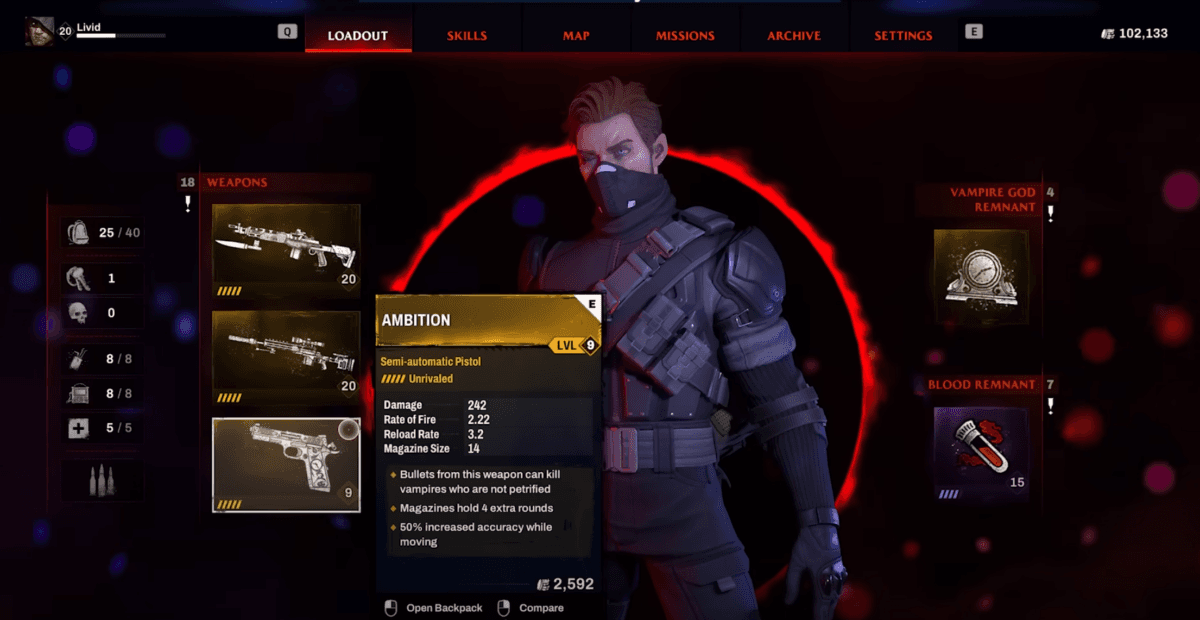Switch to the Loadout tab
The image size is (1200, 620).
pyautogui.click(x=357, y=36)
